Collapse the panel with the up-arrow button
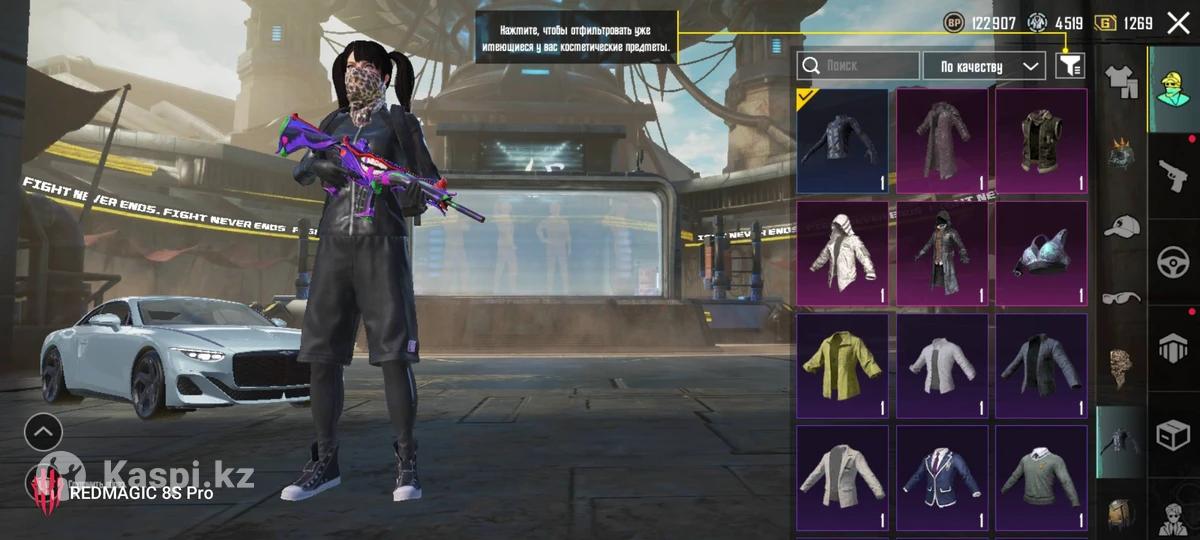Viewport: 1200px width, 540px height. pos(44,432)
